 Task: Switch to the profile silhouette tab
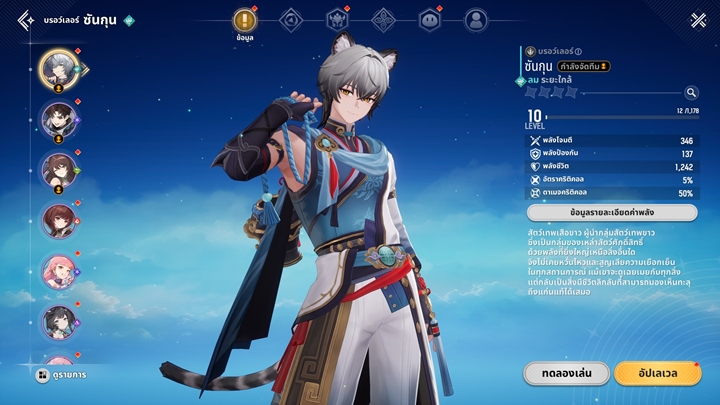click(476, 20)
